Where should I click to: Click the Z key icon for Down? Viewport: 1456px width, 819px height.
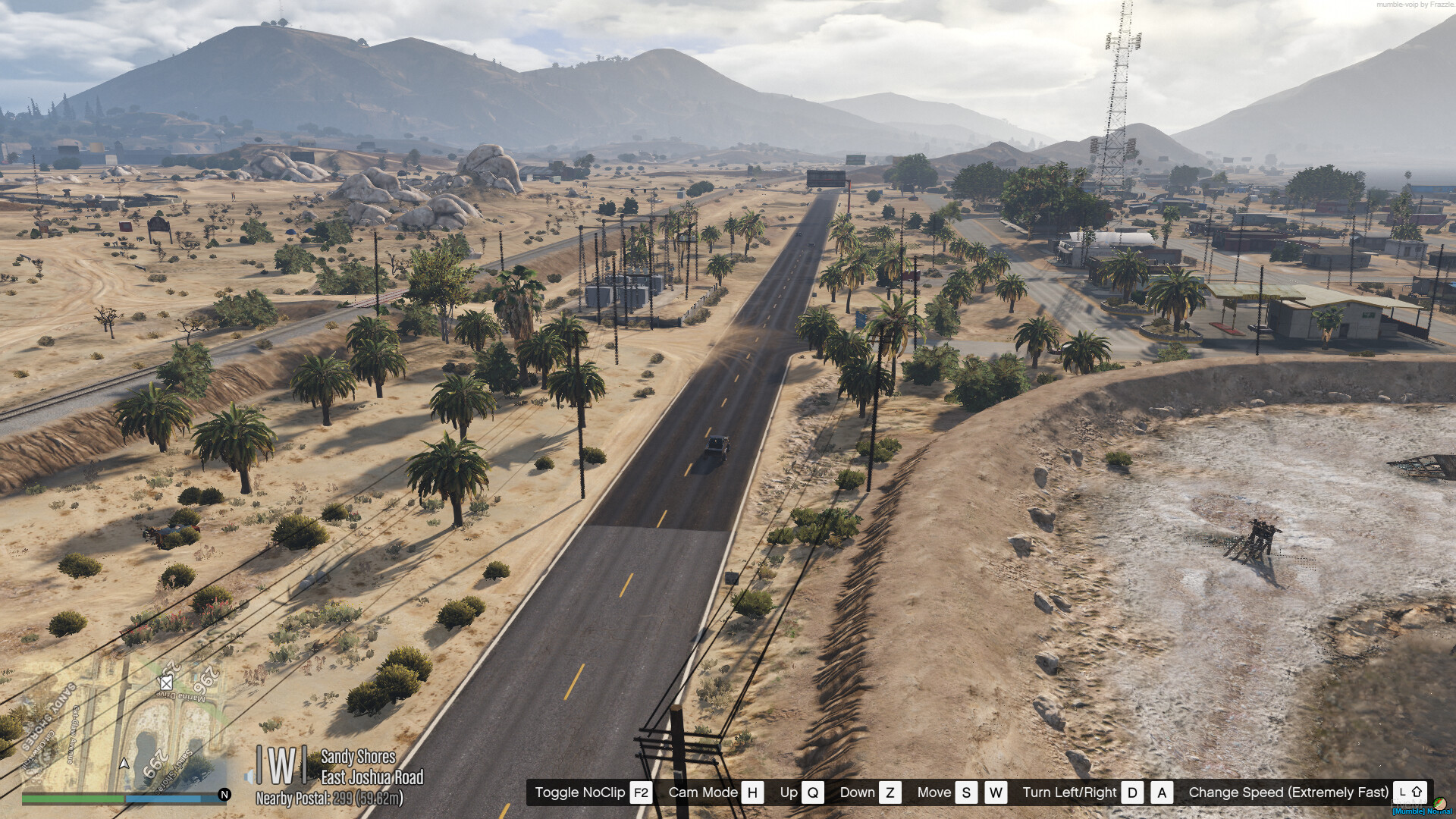[891, 792]
